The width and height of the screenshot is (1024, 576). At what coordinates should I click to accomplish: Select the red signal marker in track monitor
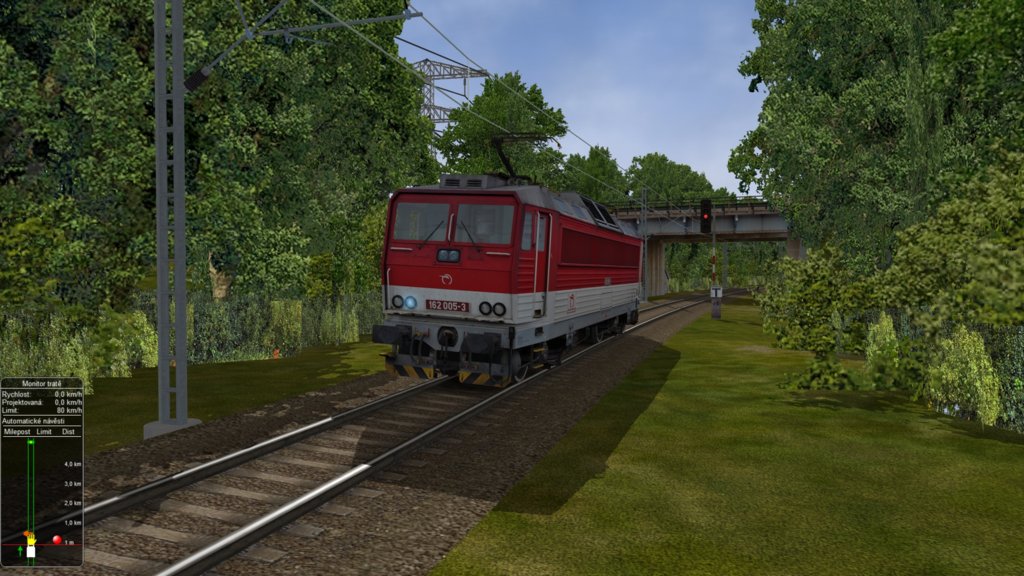(57, 540)
